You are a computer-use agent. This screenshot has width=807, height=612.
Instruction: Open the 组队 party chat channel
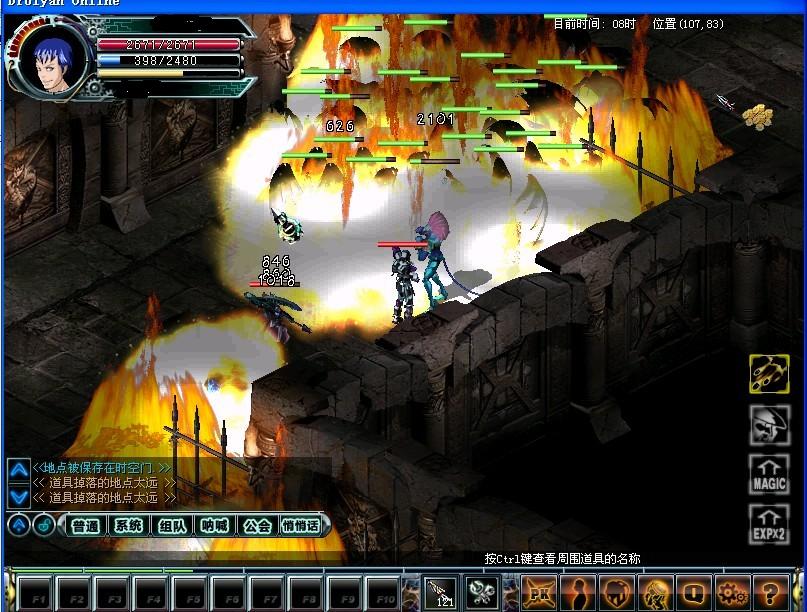[x=171, y=526]
